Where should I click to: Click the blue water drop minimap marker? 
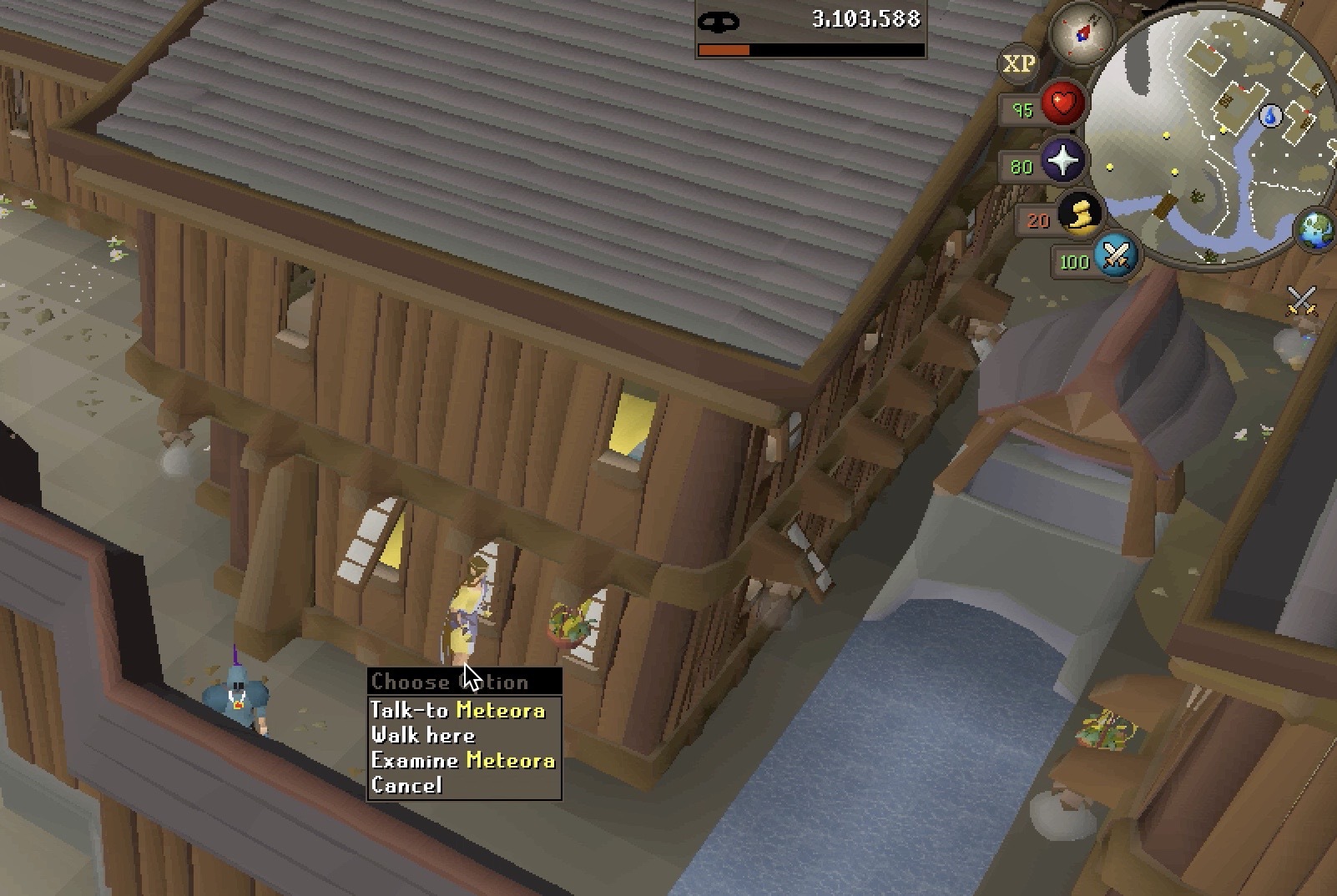tap(1270, 115)
